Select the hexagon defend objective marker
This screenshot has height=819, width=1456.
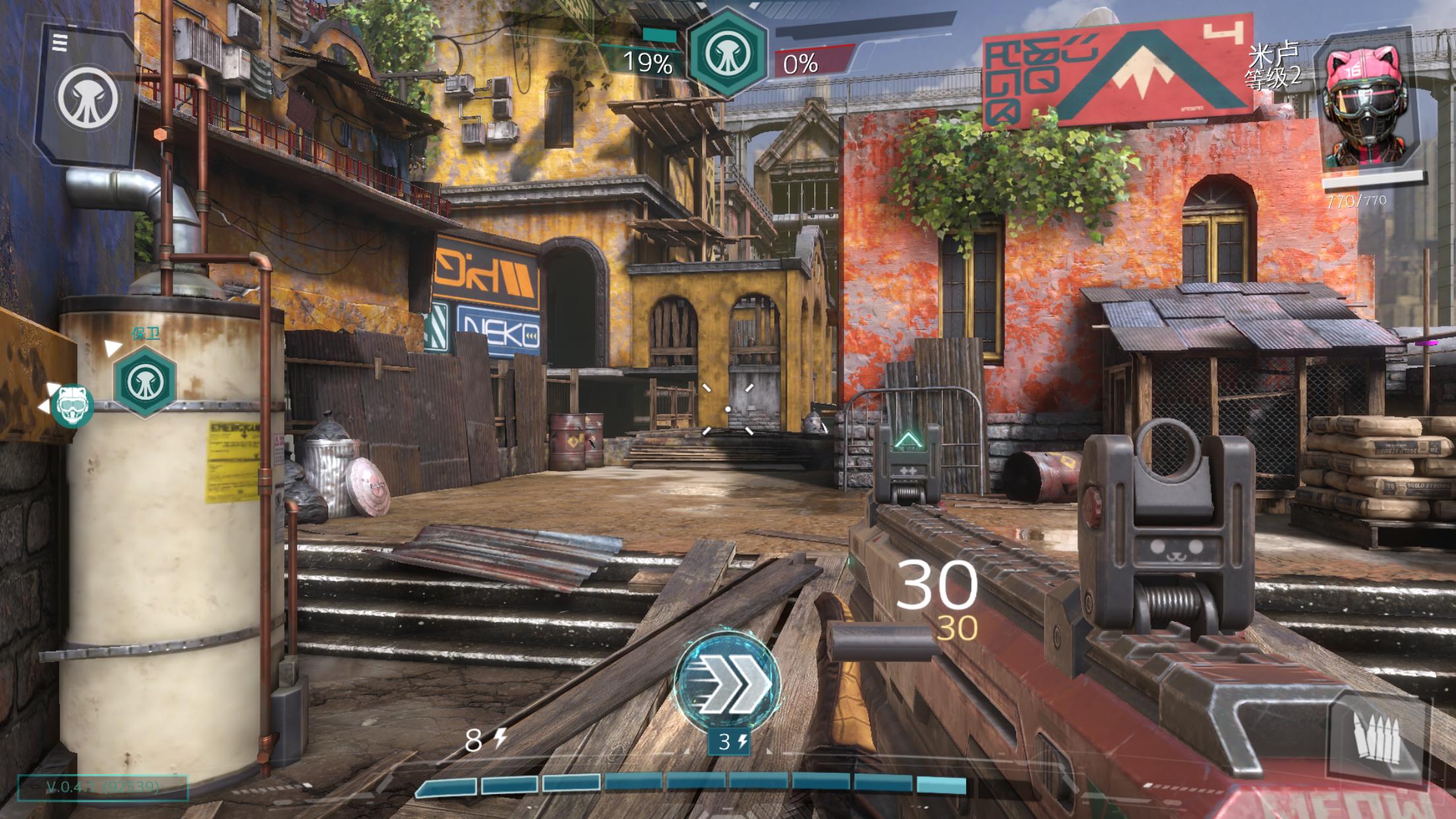(x=144, y=381)
